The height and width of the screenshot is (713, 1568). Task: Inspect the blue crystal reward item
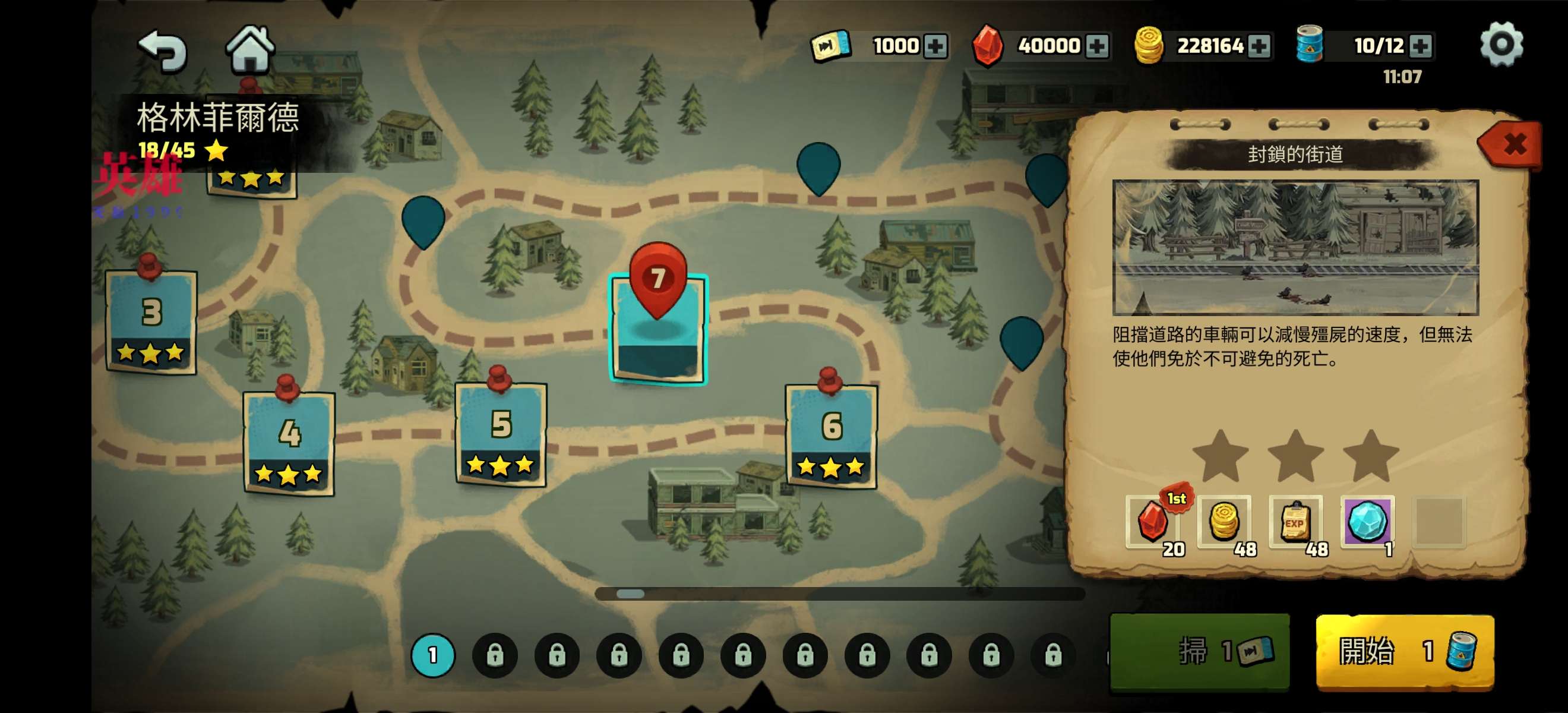click(x=1367, y=521)
